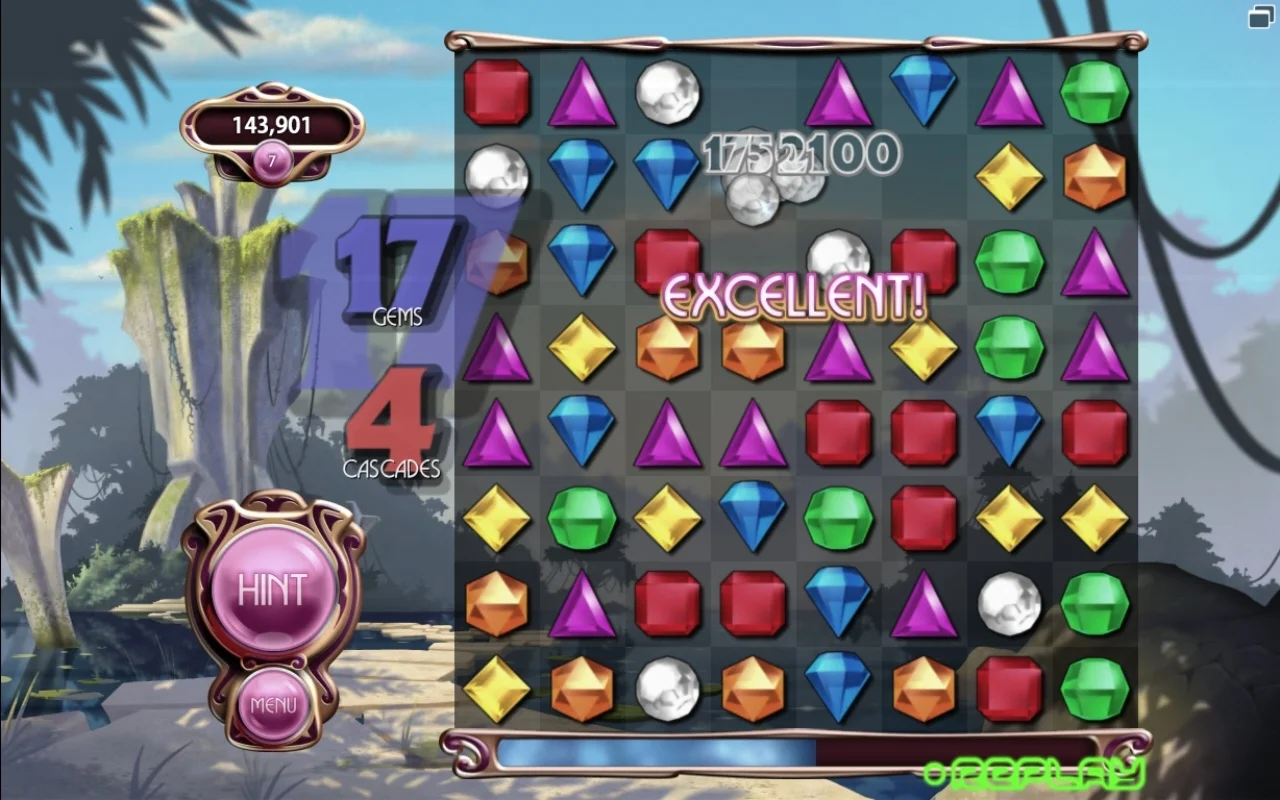This screenshot has height=800, width=1280.
Task: Select the yellow diamond gem in the left column
Action: point(496,519)
